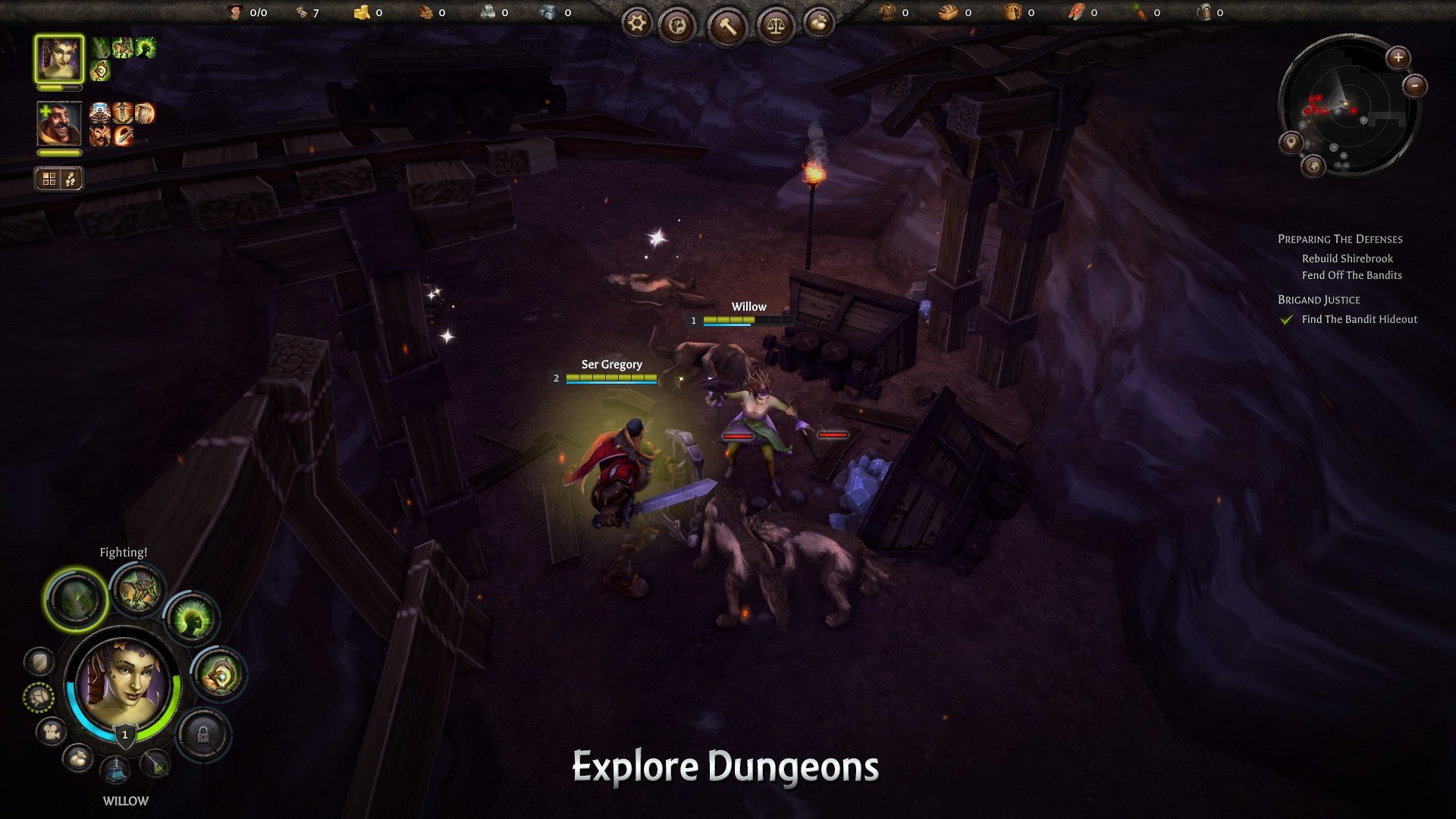The height and width of the screenshot is (819, 1456).
Task: Zoom out the minimap with minus button
Action: point(1415,86)
